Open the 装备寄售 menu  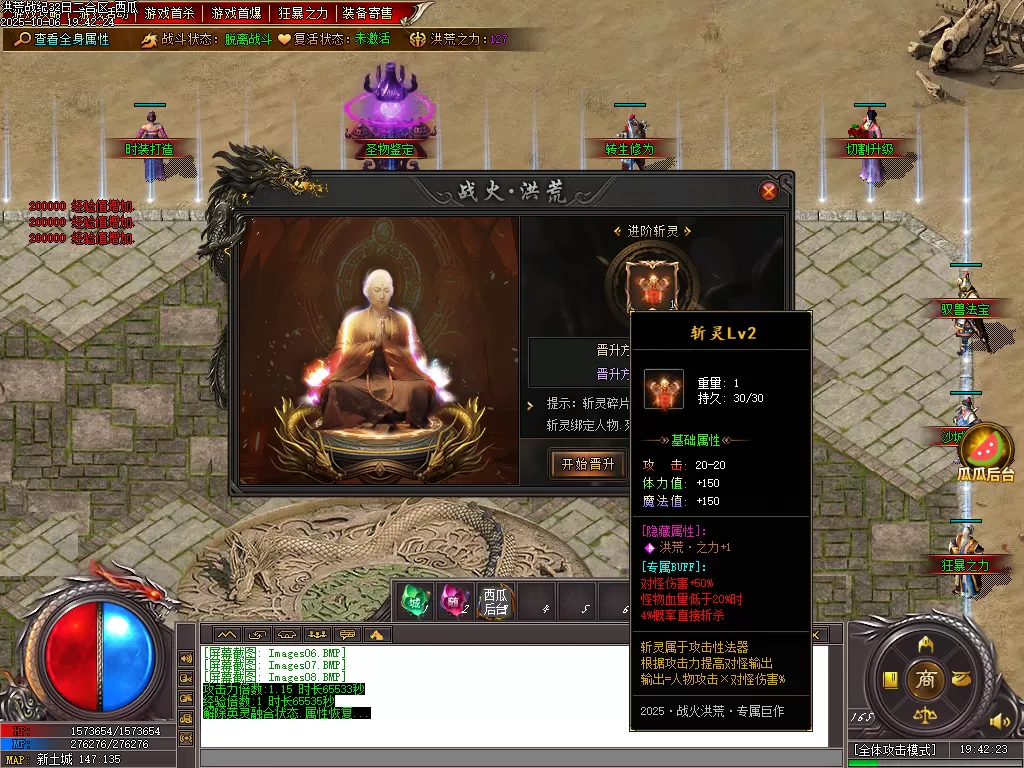click(367, 13)
